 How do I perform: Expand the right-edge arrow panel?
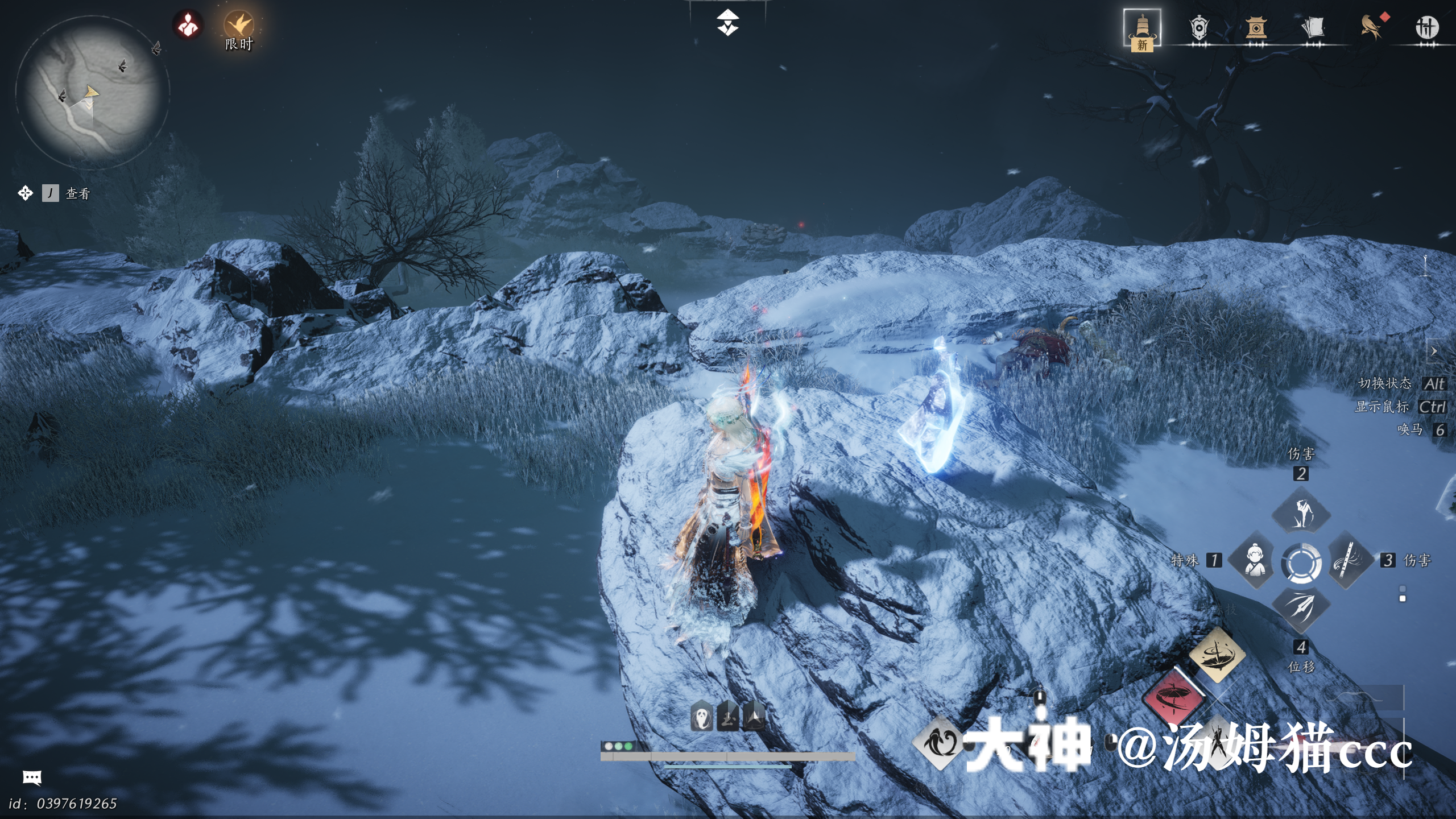[x=1434, y=351]
